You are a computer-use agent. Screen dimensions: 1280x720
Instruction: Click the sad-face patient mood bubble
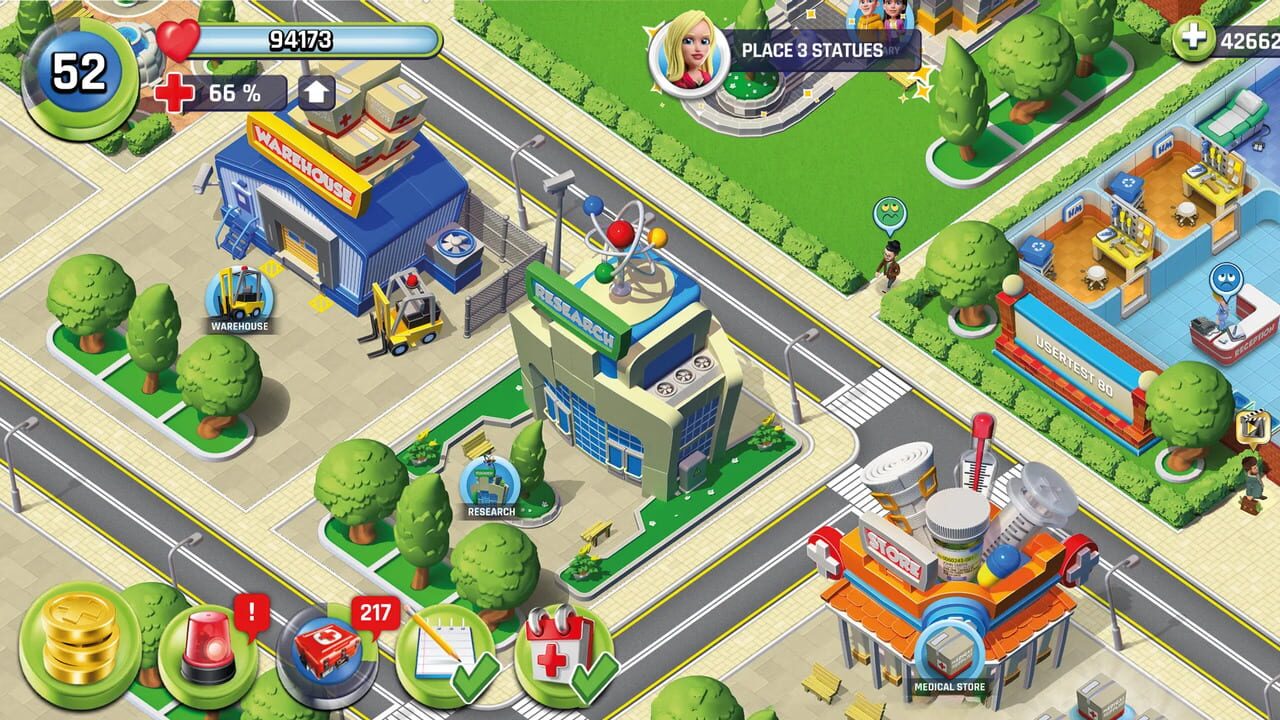click(x=1225, y=279)
